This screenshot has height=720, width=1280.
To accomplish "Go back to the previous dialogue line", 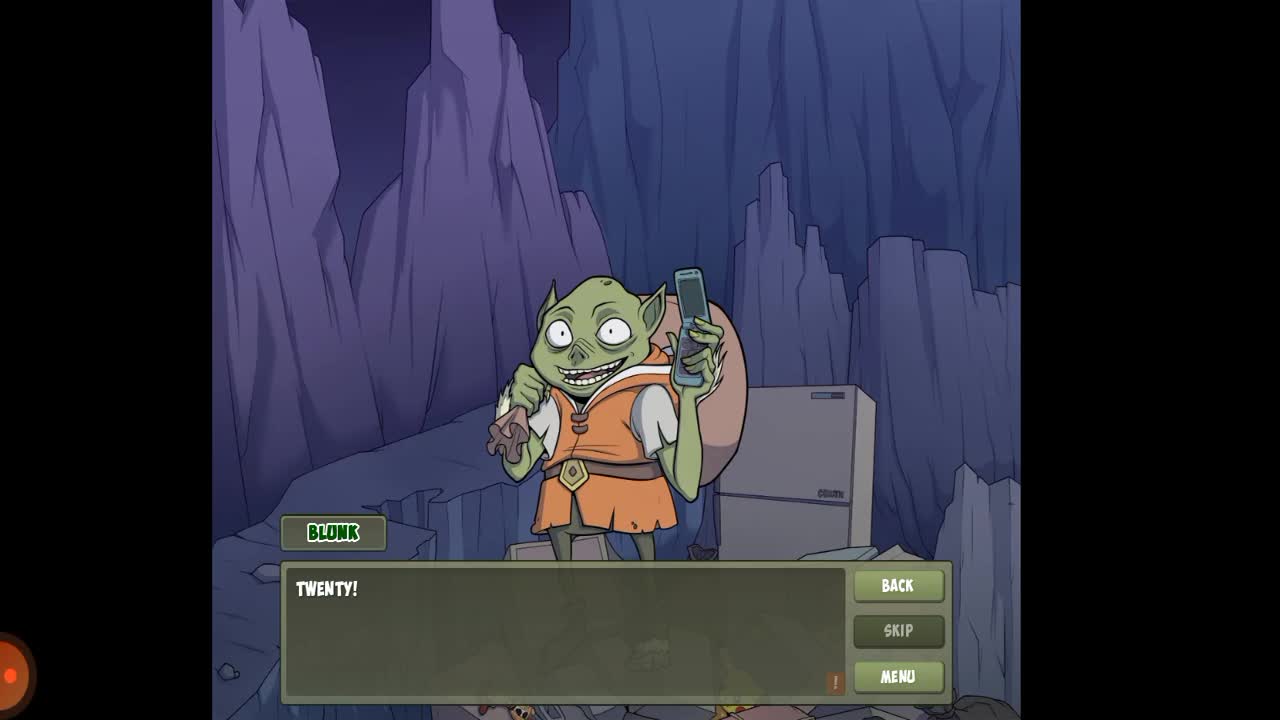I will [x=898, y=586].
